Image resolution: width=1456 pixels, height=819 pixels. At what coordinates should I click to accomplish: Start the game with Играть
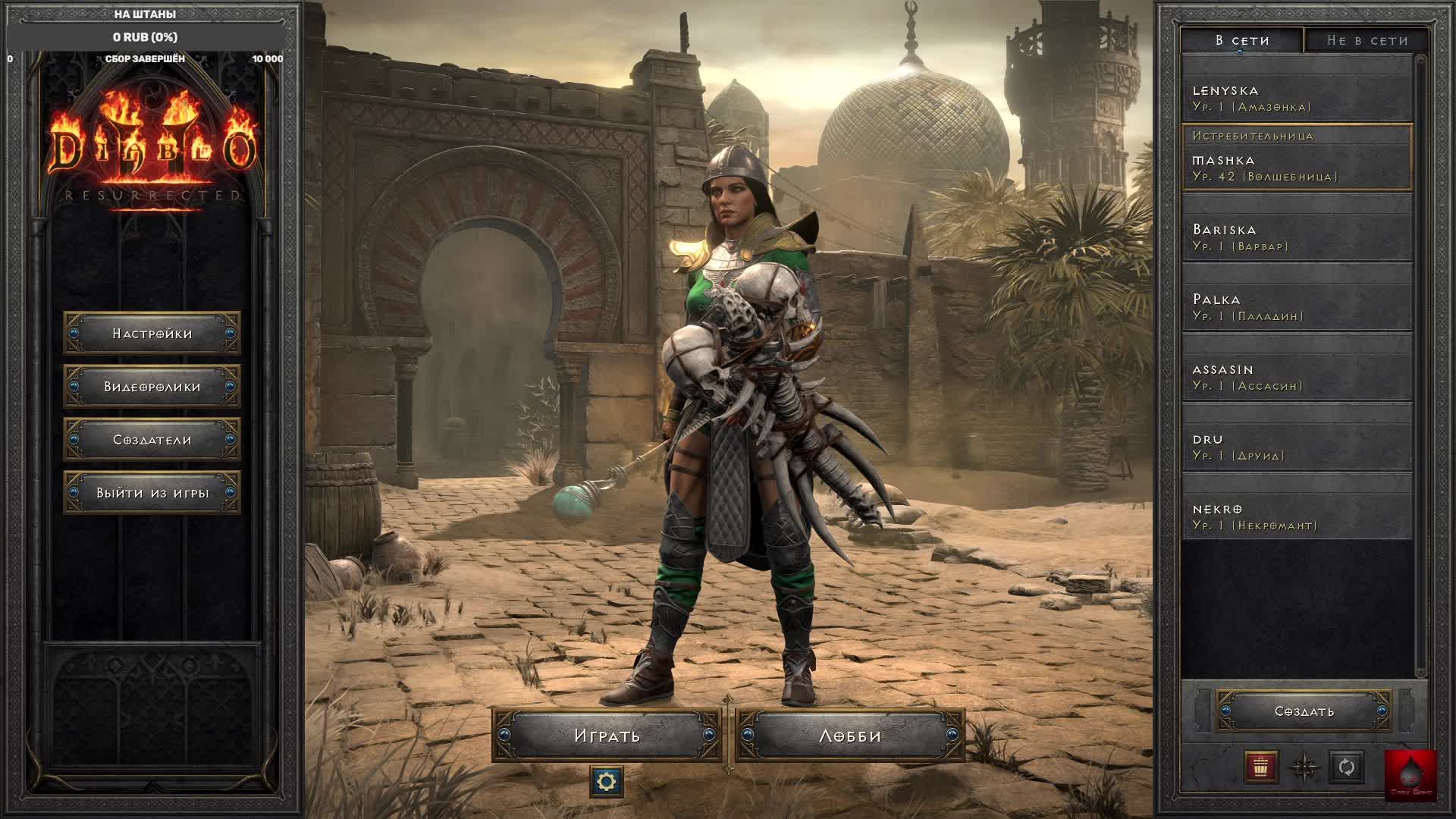pyautogui.click(x=607, y=736)
